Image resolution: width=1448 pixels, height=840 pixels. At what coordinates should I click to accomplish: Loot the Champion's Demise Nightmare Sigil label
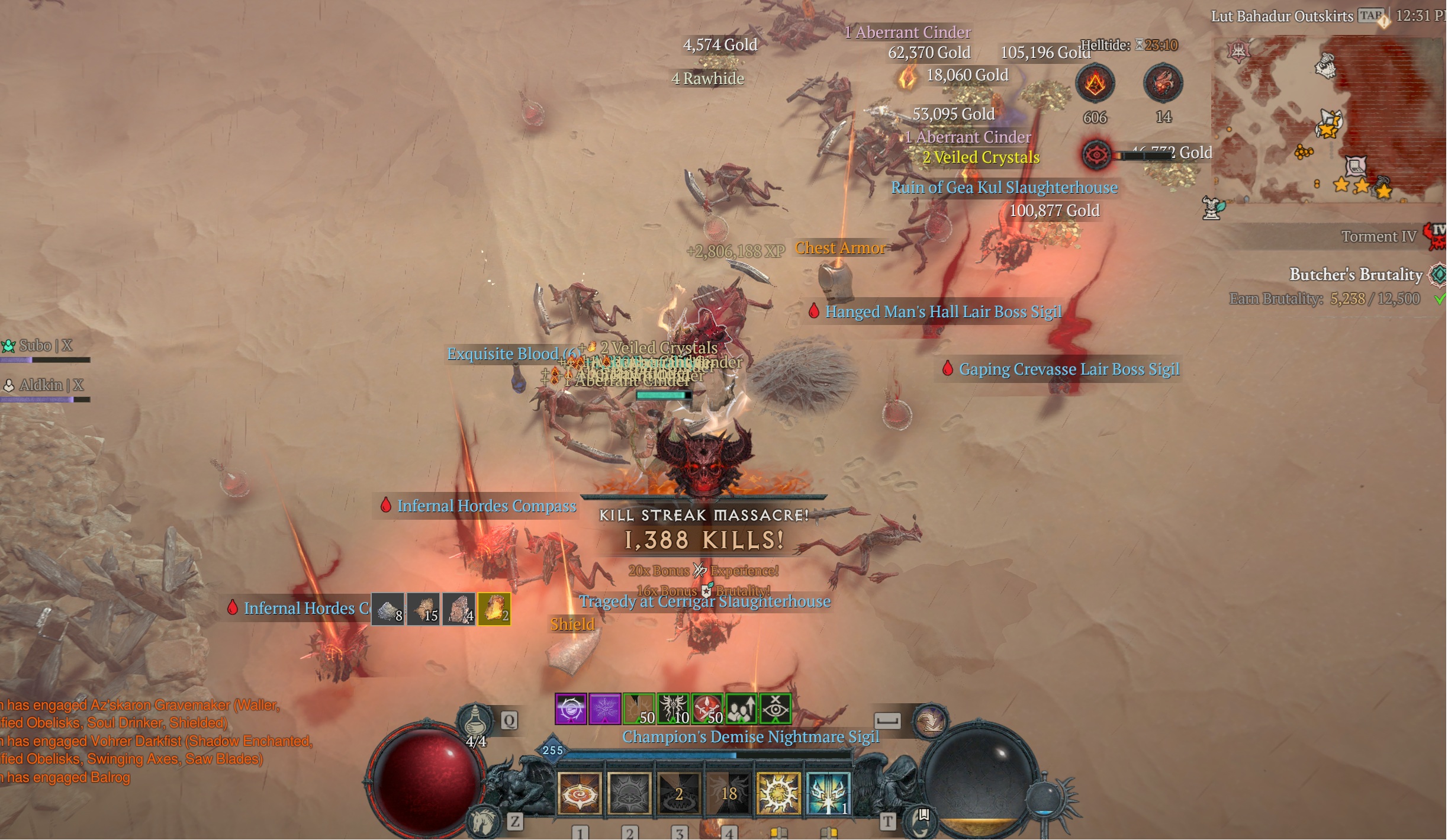pyautogui.click(x=750, y=737)
